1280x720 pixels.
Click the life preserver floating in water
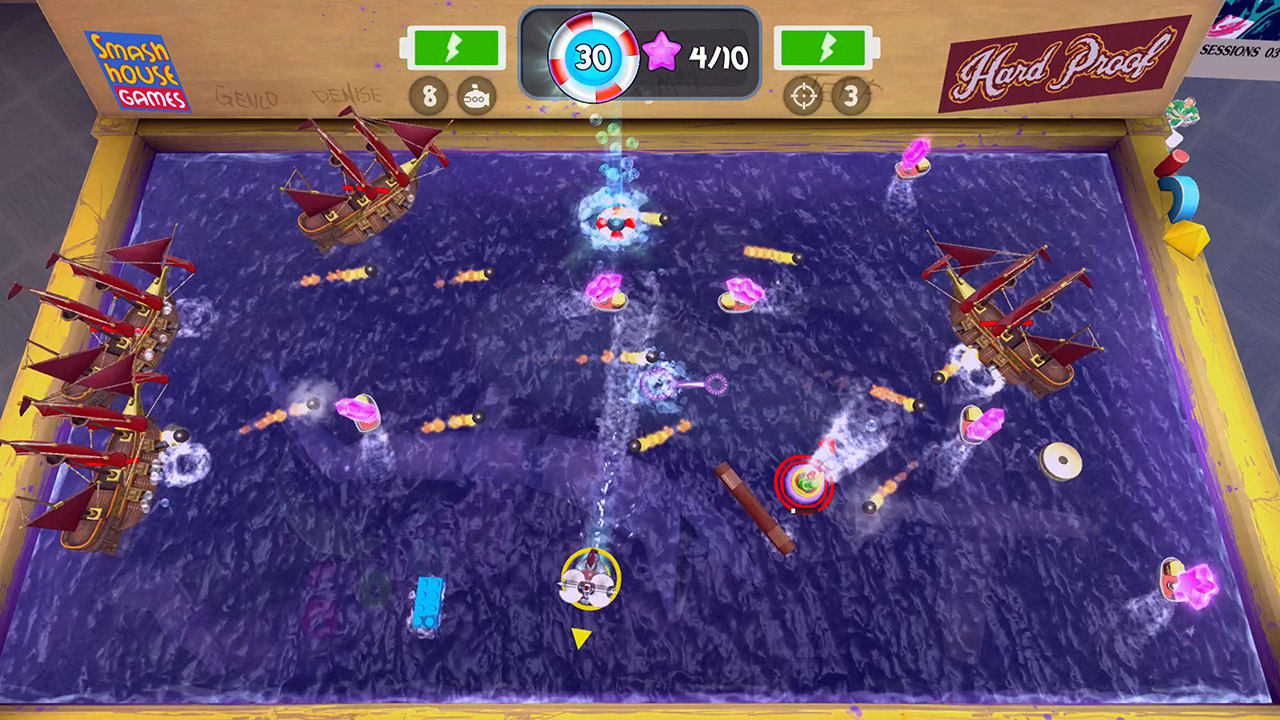point(614,224)
